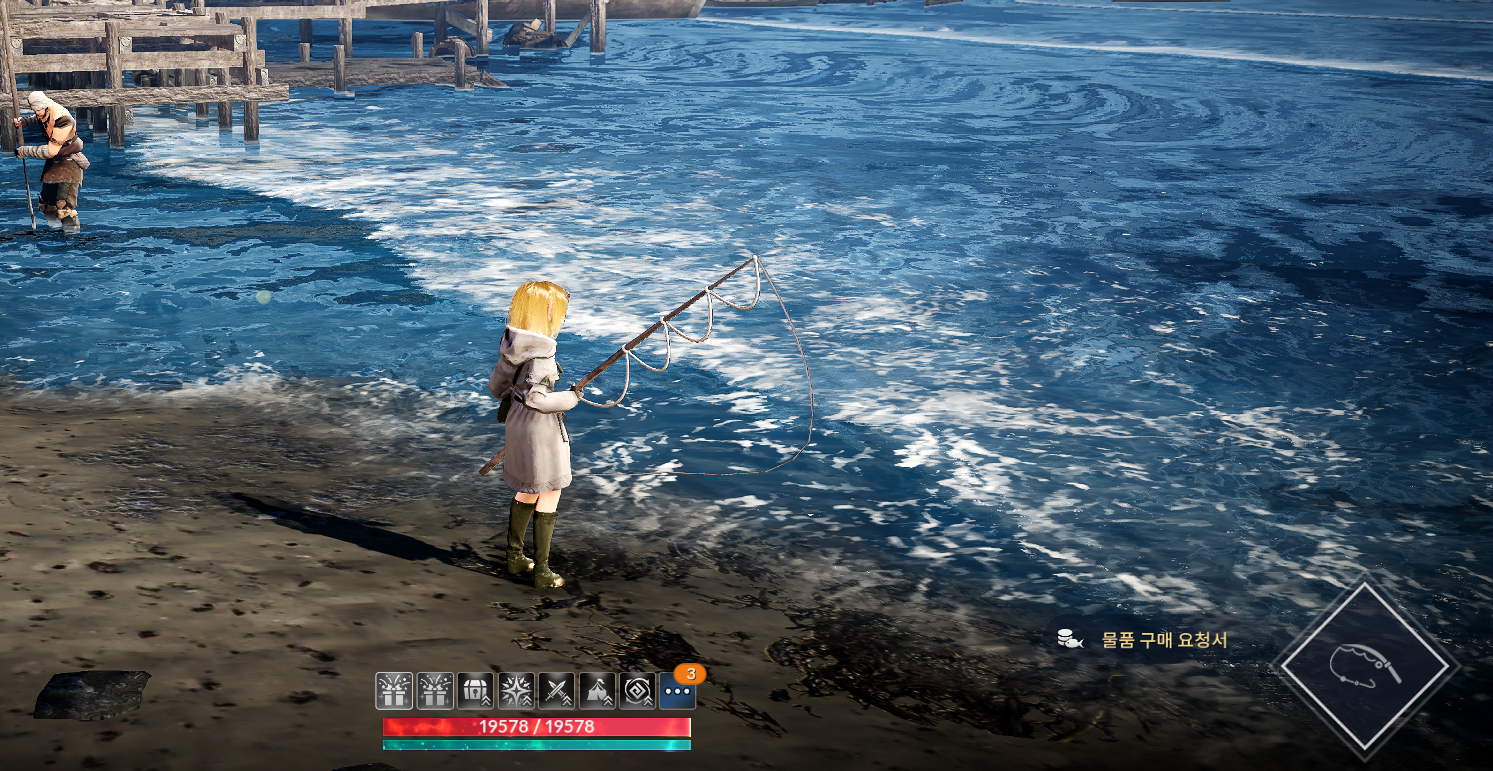Select the spiral rune buff icon
The image size is (1493, 771).
pyautogui.click(x=637, y=691)
